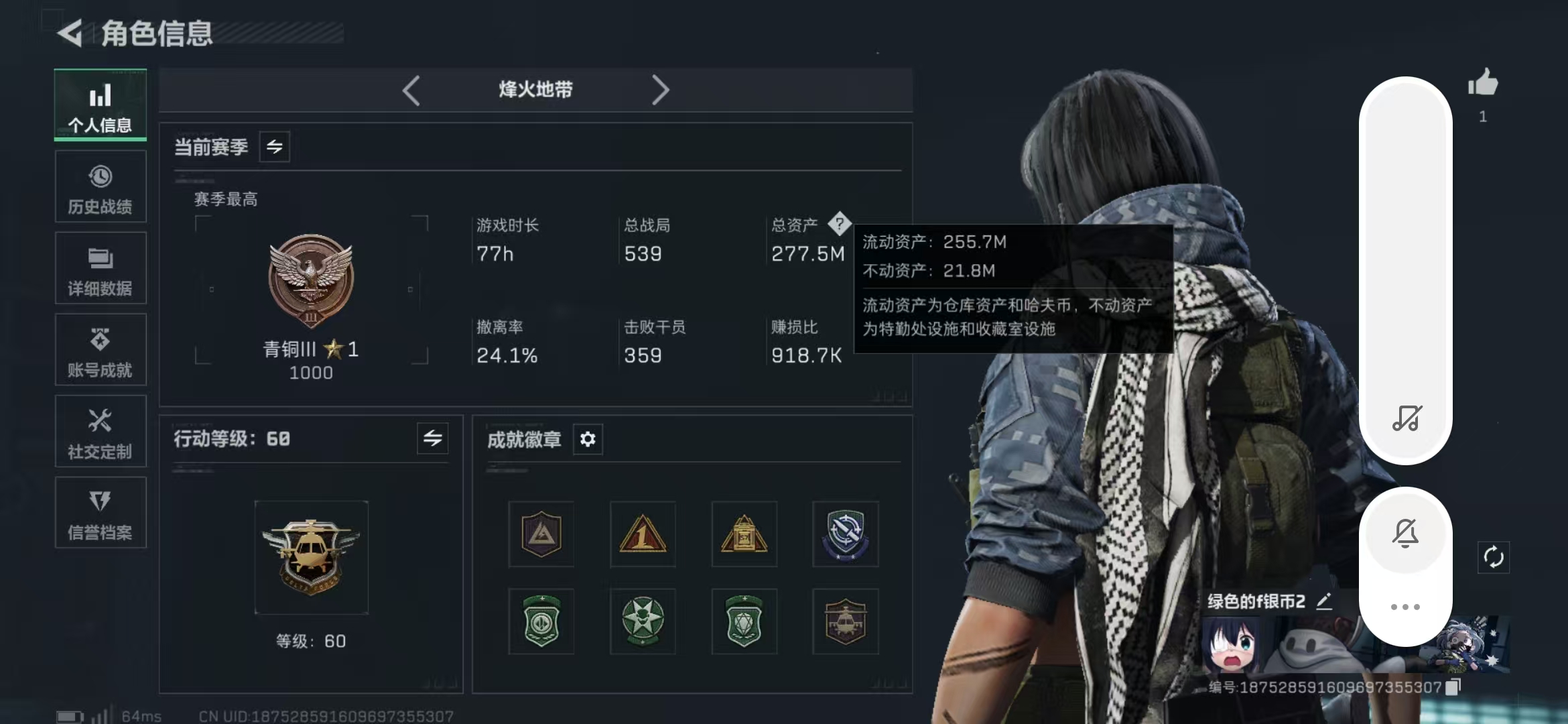Open the 社交定制 panel
Viewport: 1568px width, 724px height.
[100, 431]
